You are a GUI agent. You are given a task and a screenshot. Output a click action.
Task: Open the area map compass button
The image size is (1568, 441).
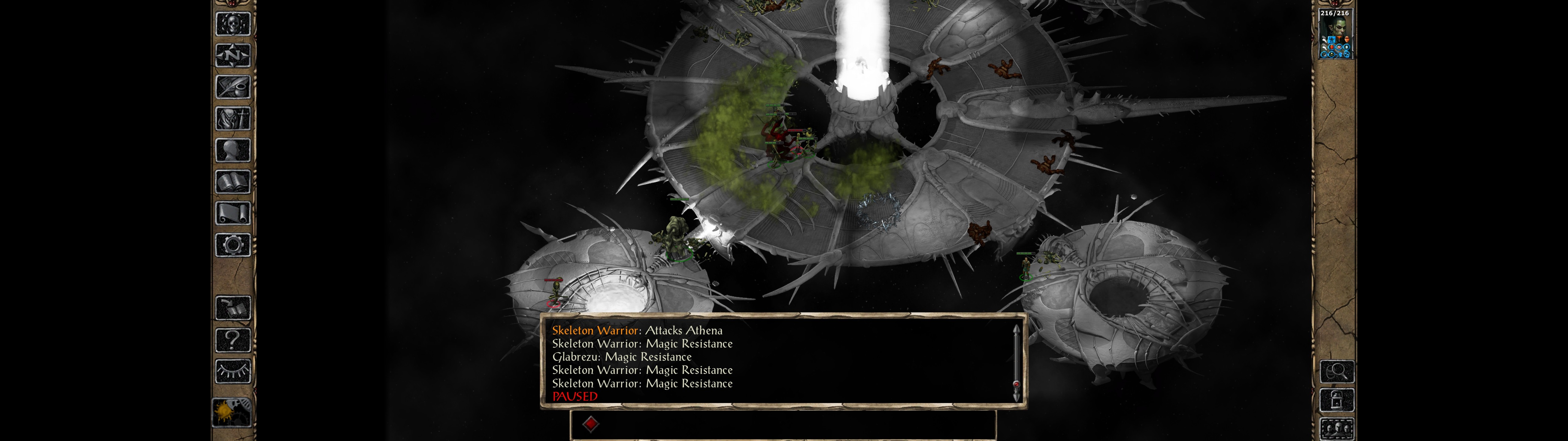coord(232,55)
